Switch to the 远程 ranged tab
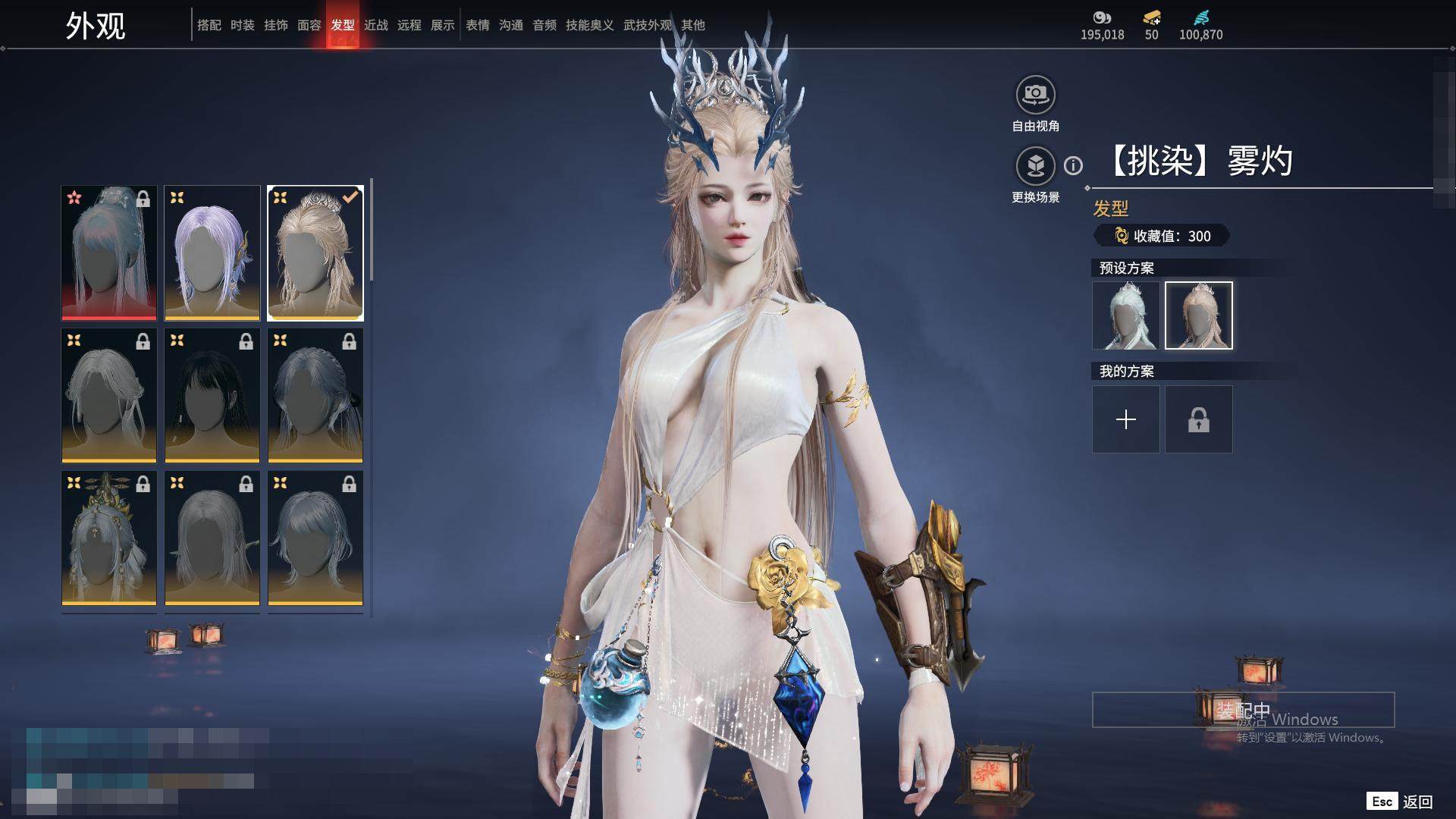Viewport: 1456px width, 819px height. coord(409,25)
